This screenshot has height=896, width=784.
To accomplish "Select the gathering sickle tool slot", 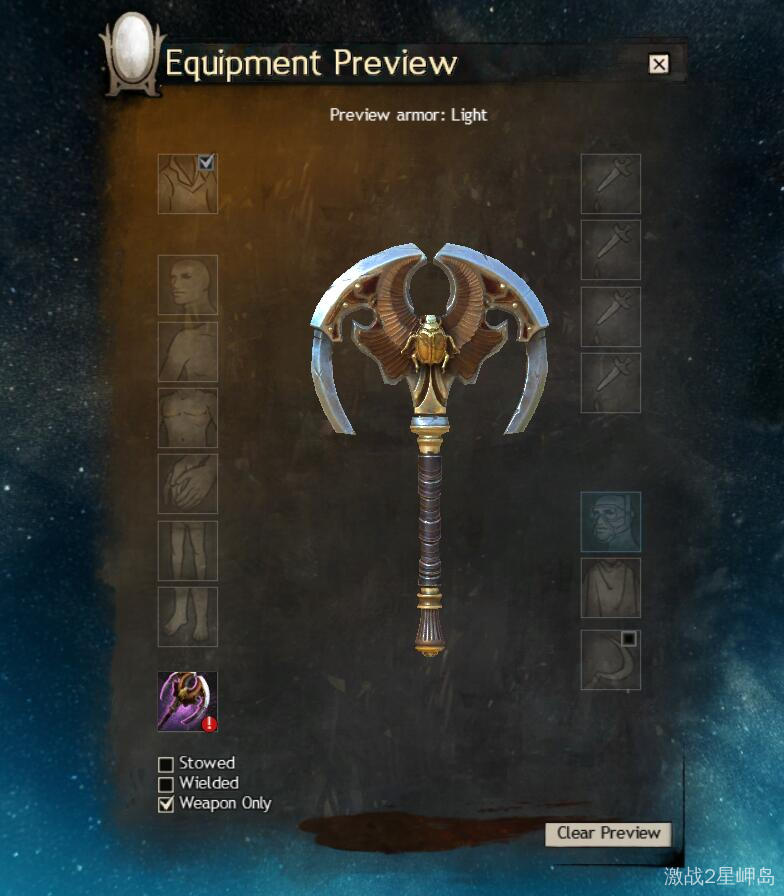I will pos(609,661).
